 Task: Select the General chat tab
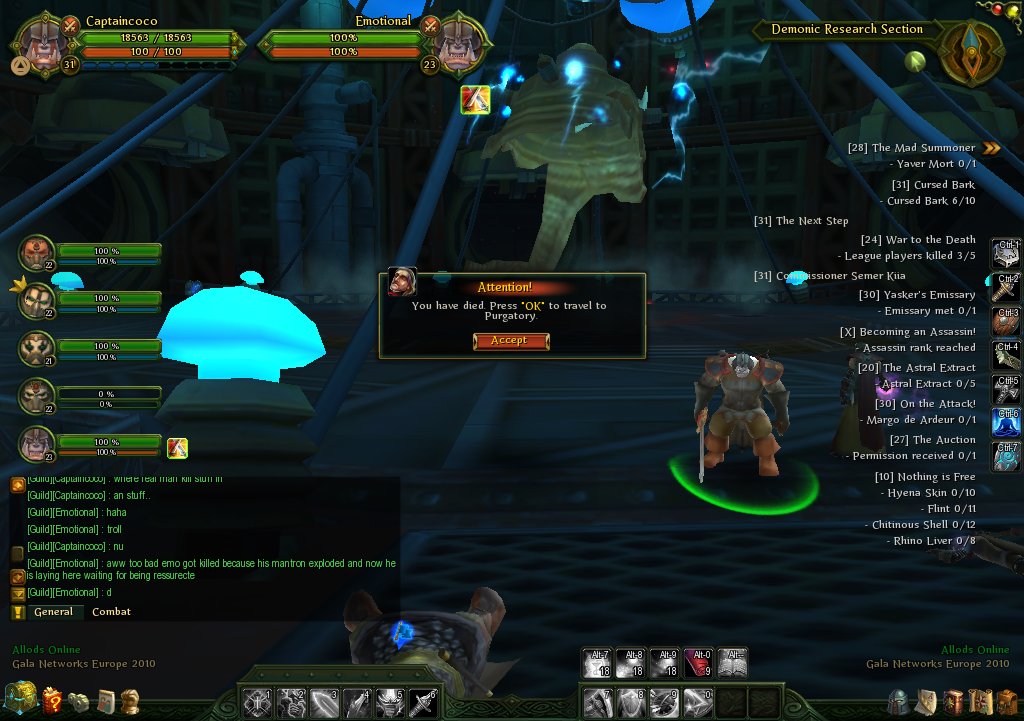pos(53,612)
